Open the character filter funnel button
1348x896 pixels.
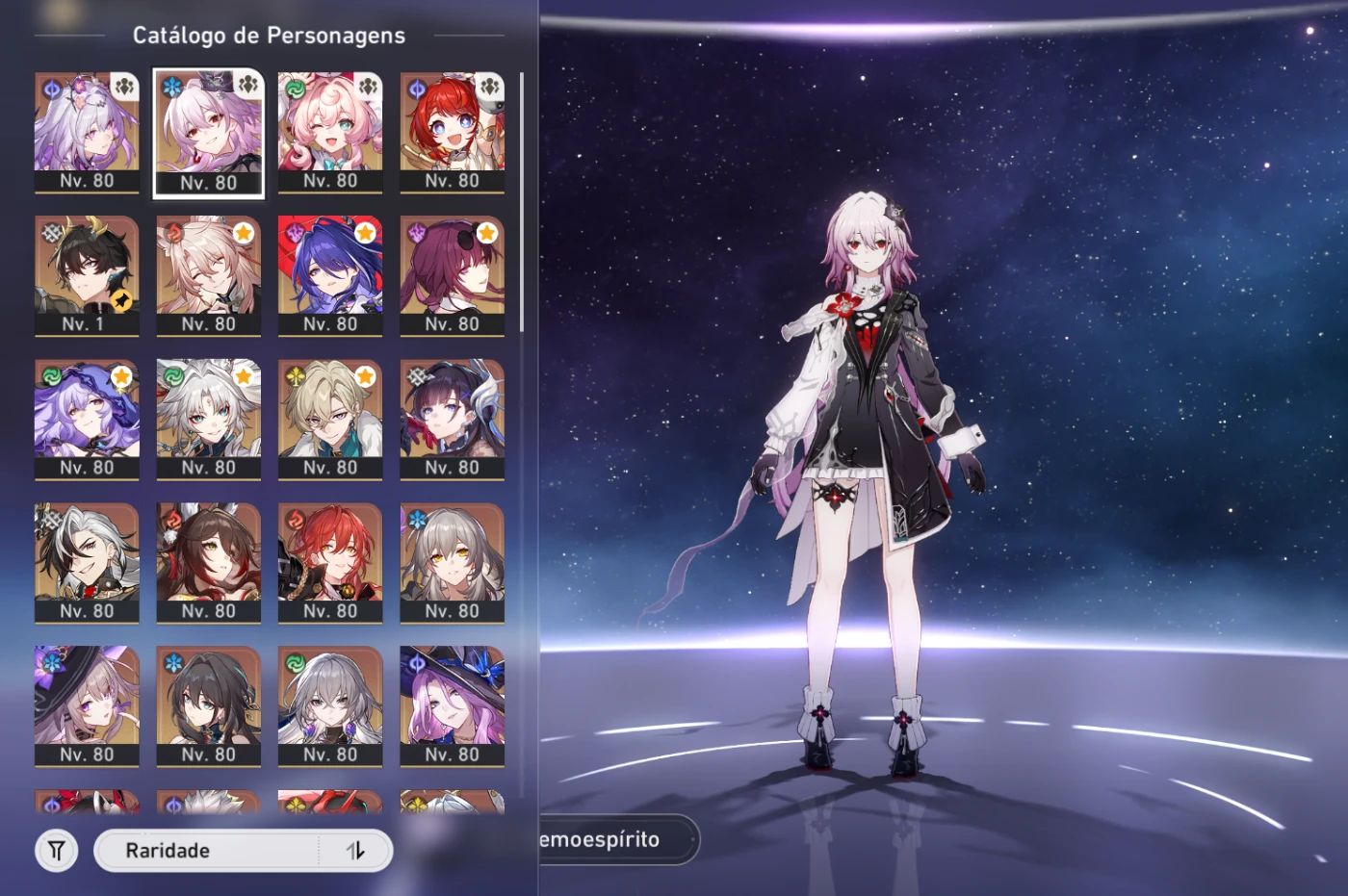pos(57,851)
